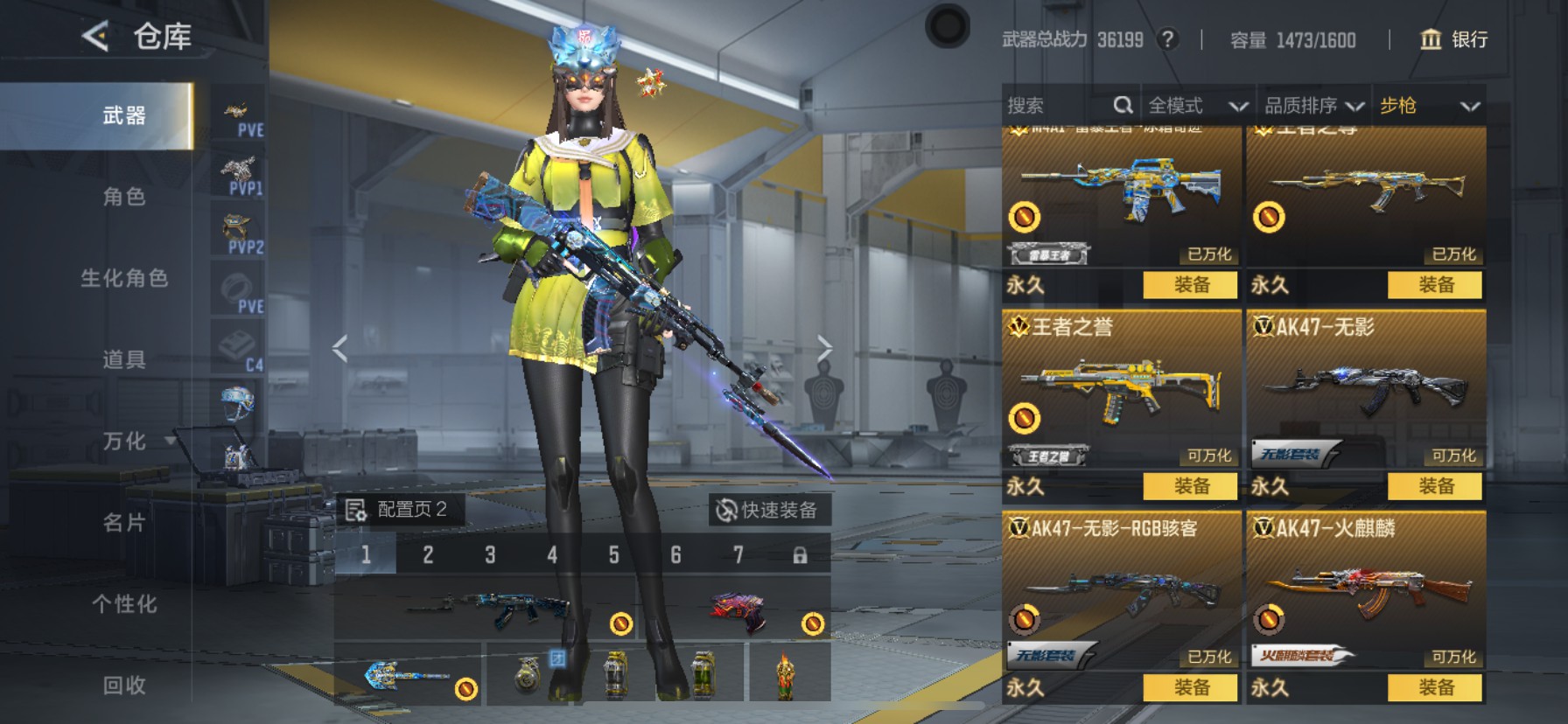
Task: Open the bank by clicking the 银行 icon
Action: click(x=1433, y=39)
